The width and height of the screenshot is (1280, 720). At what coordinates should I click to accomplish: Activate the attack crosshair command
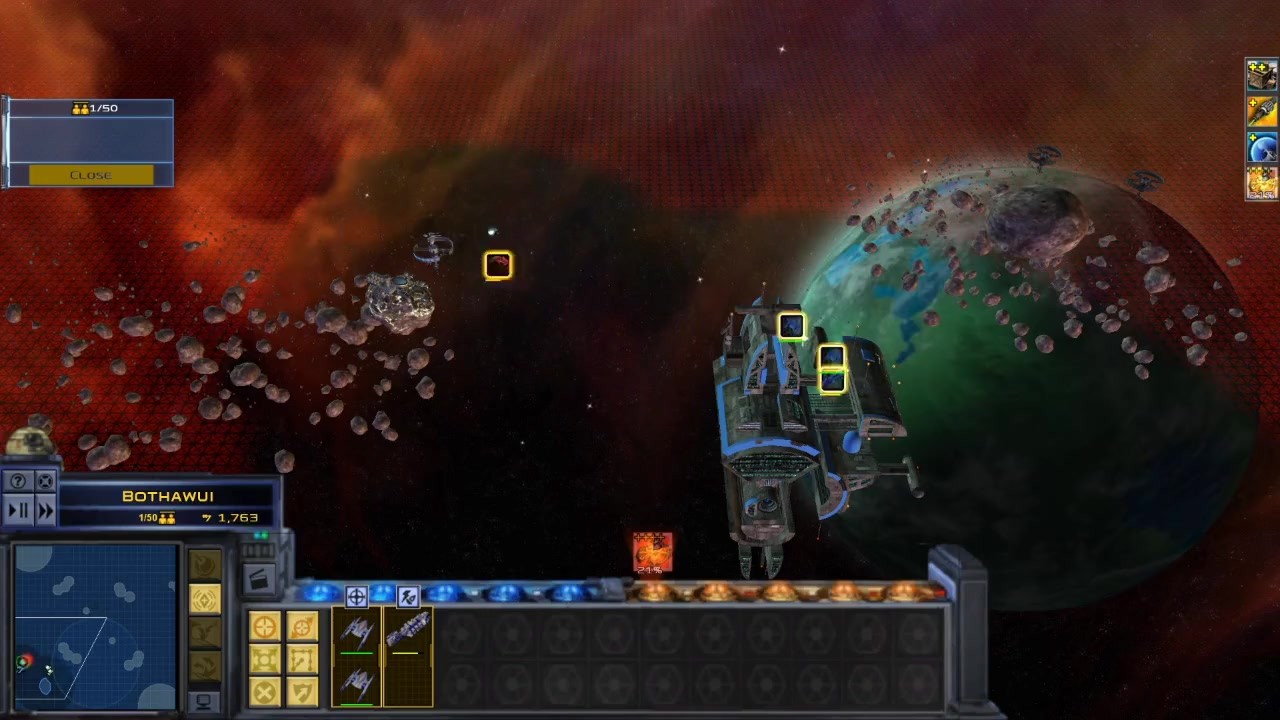(265, 627)
